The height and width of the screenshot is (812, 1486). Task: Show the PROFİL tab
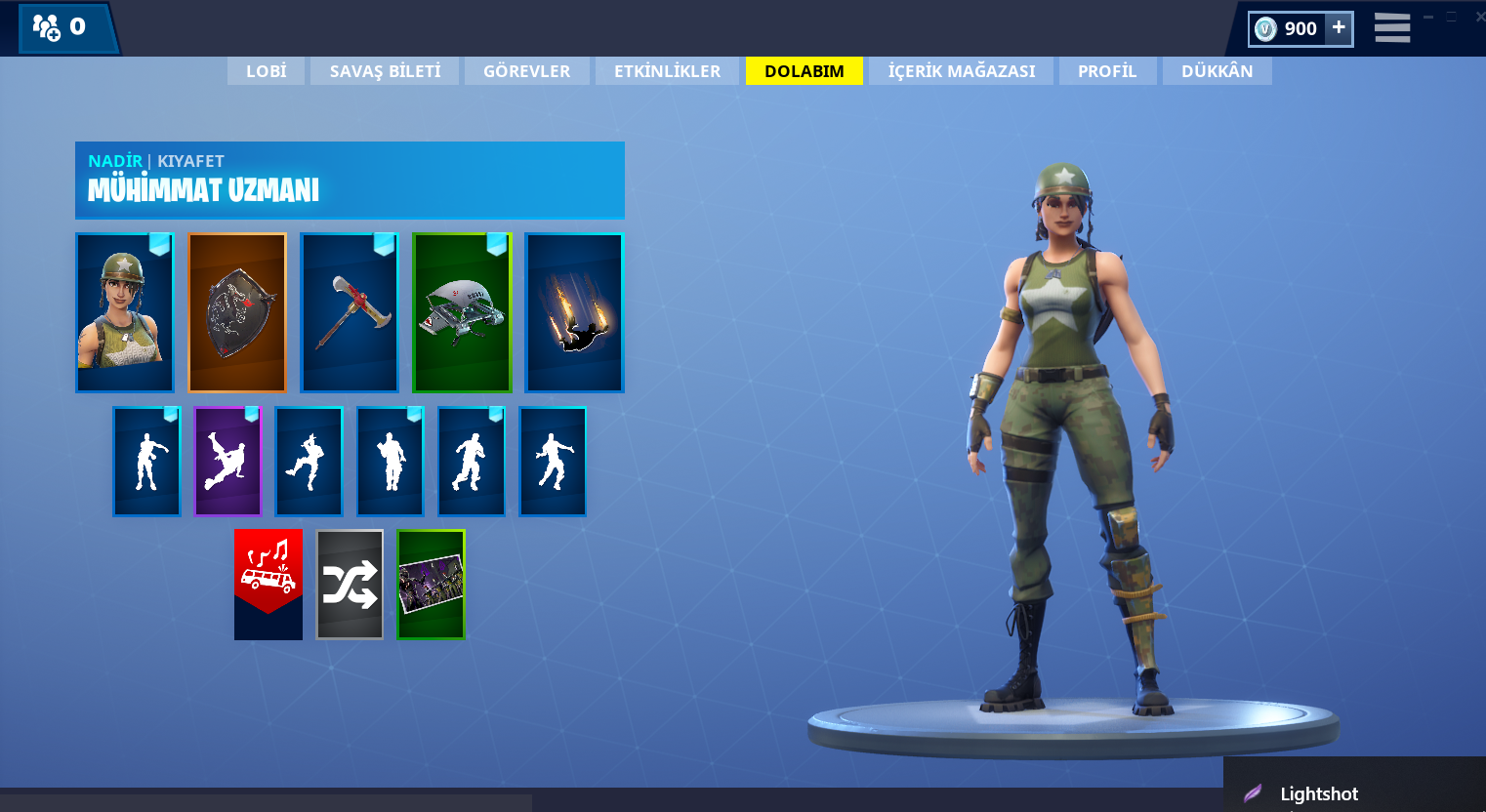pyautogui.click(x=1107, y=71)
